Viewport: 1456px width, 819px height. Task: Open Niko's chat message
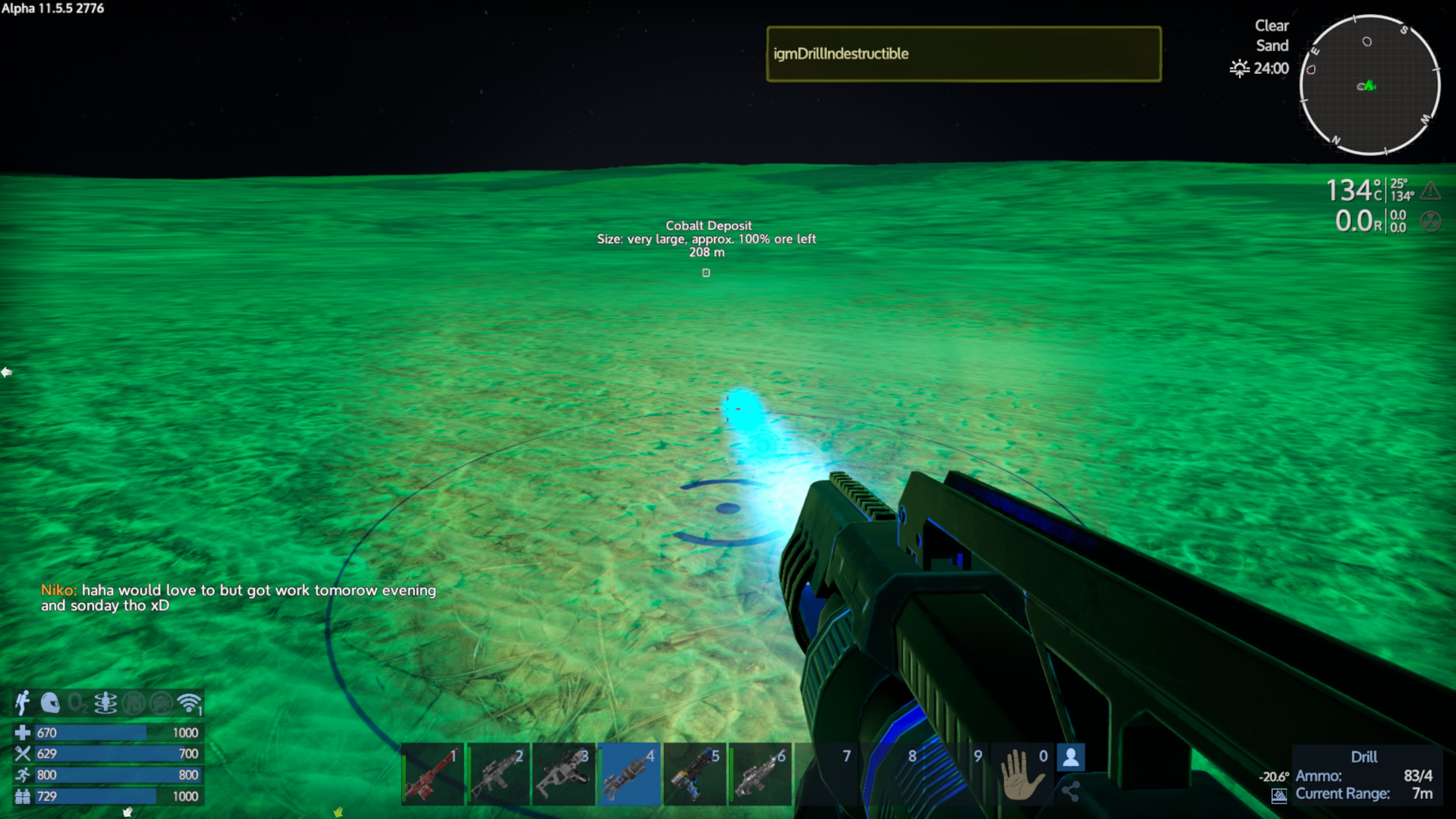pyautogui.click(x=238, y=598)
